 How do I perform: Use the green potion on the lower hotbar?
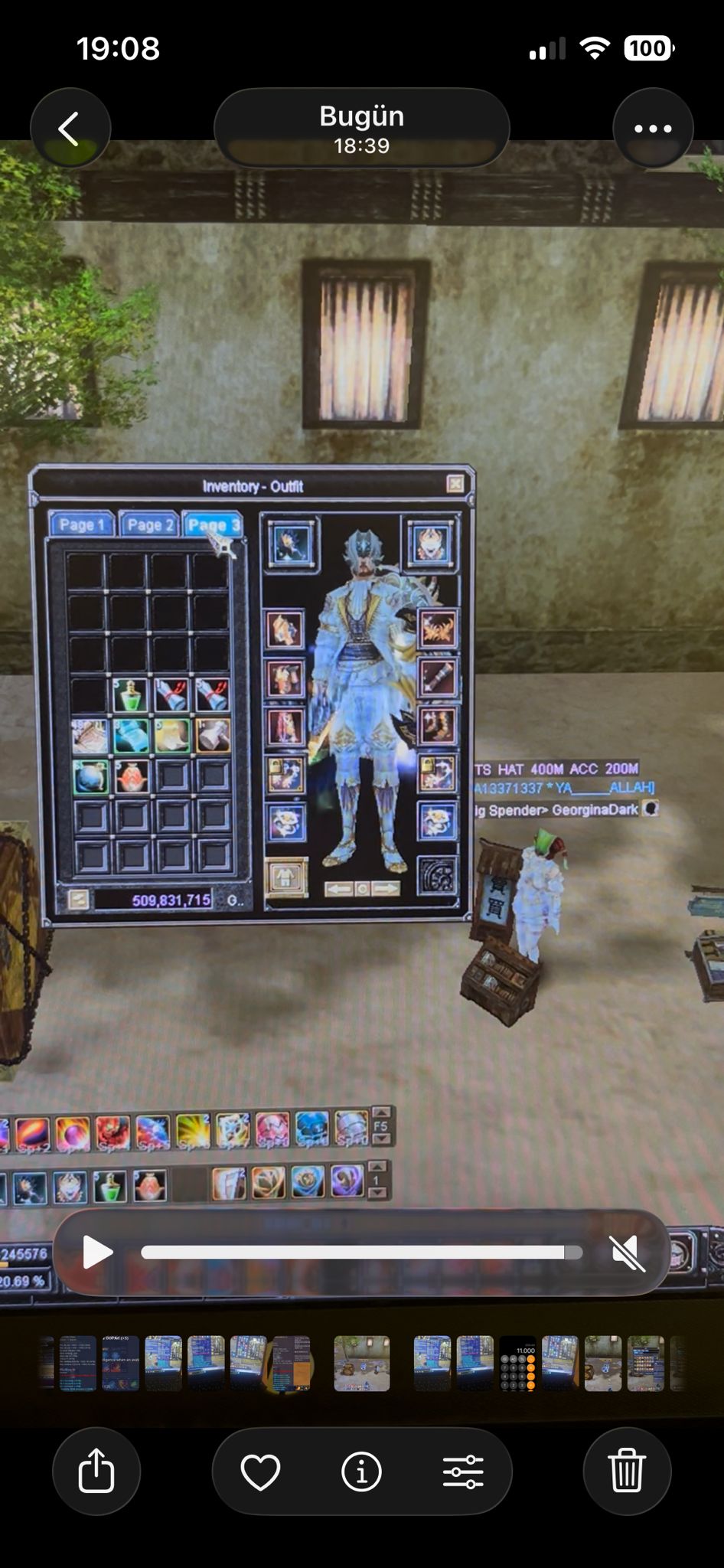coord(109,1187)
